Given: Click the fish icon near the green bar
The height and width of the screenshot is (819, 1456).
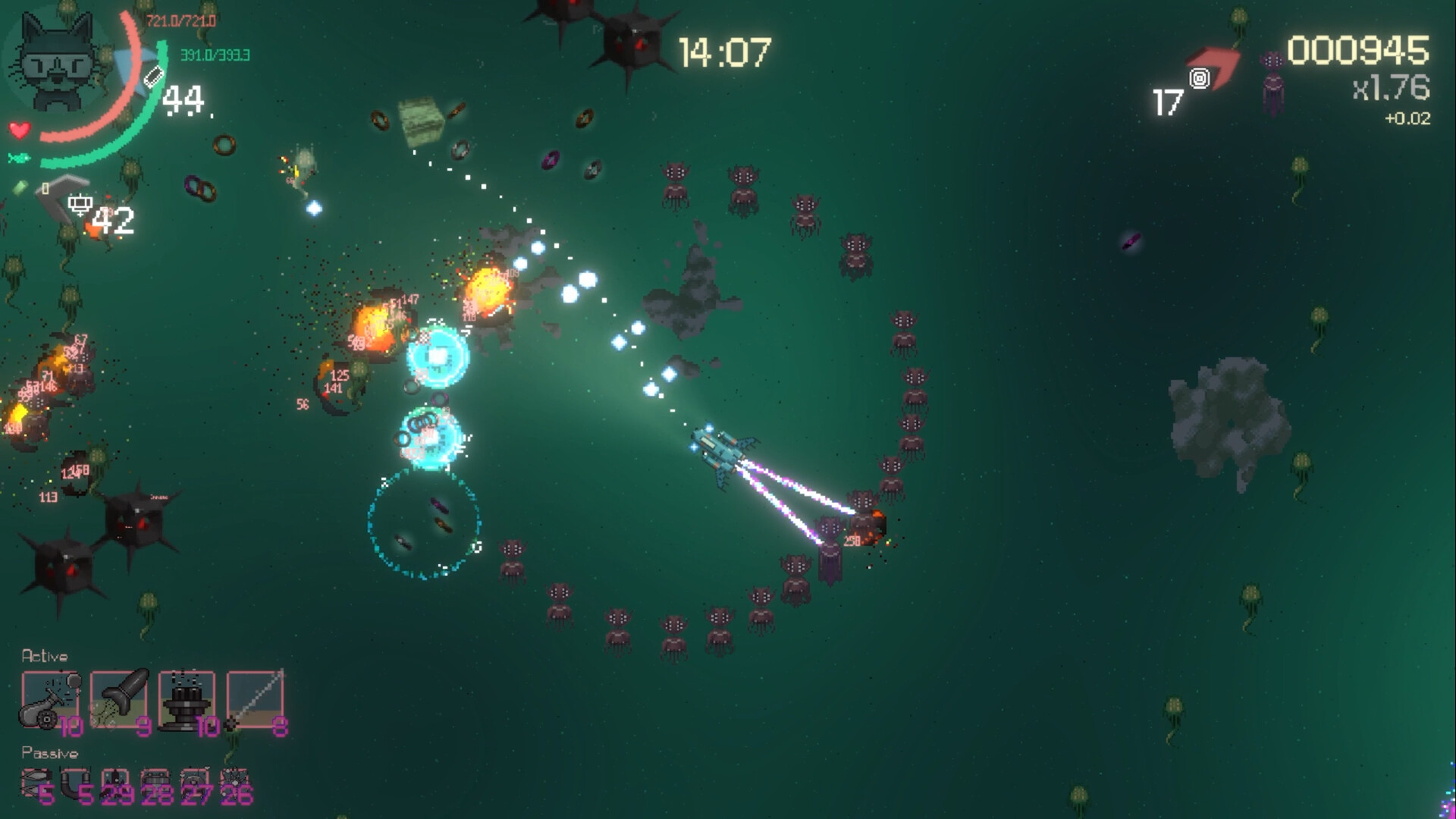Looking at the screenshot, I should tap(17, 157).
